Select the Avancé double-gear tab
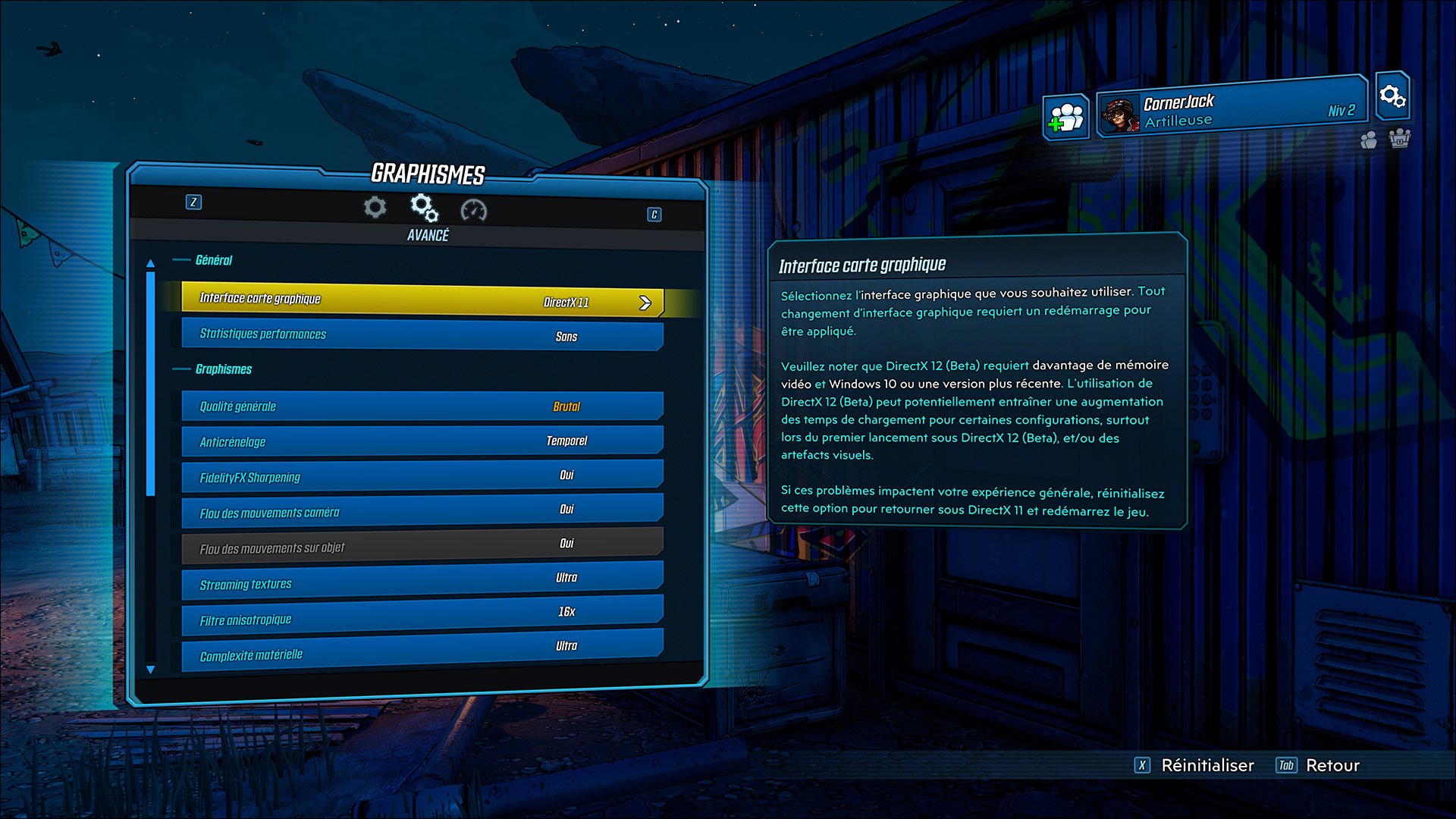This screenshot has height=819, width=1456. 424,207
